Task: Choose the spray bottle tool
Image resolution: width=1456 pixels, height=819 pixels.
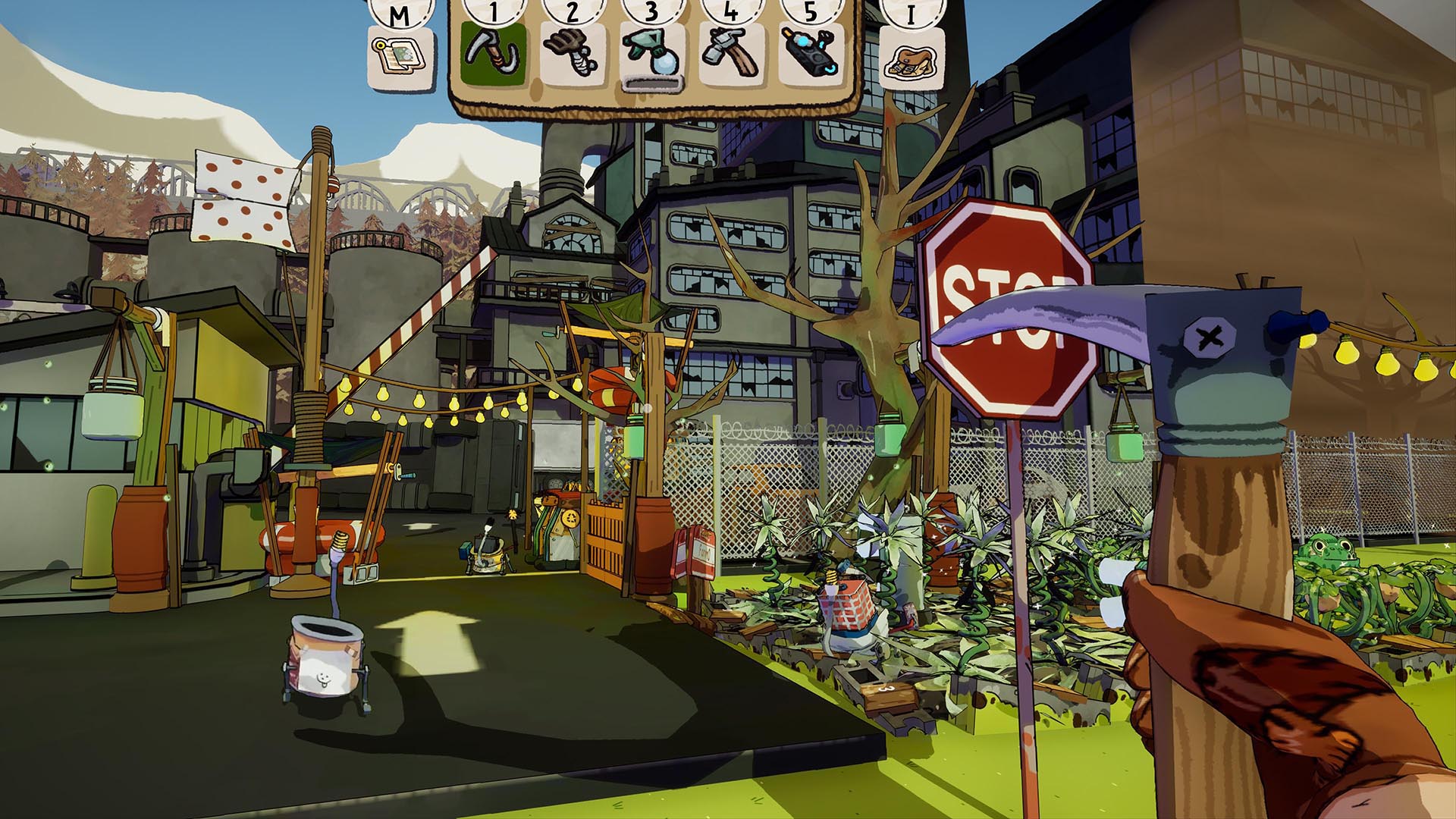Action: point(651,55)
